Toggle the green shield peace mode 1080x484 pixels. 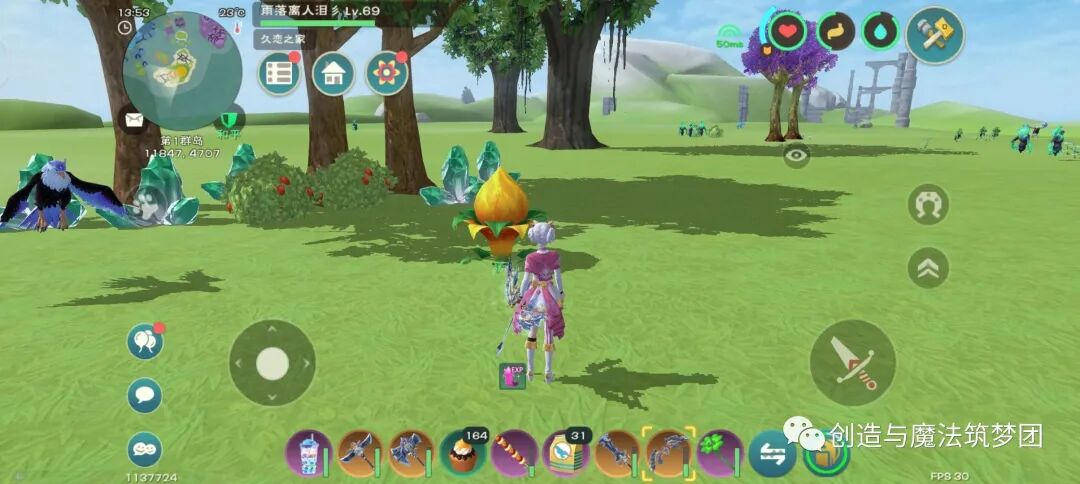pos(231,120)
